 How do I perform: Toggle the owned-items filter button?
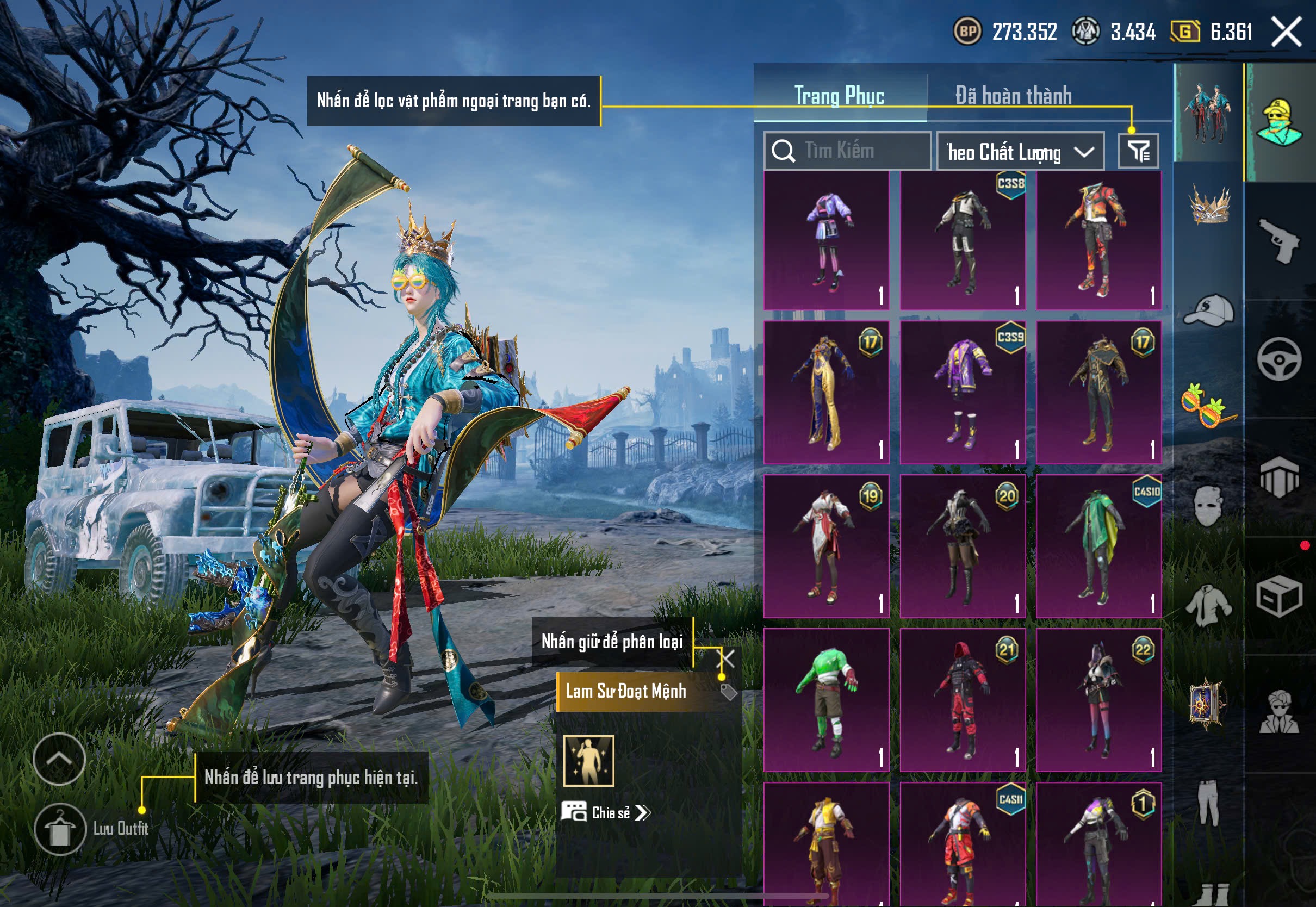point(1138,151)
